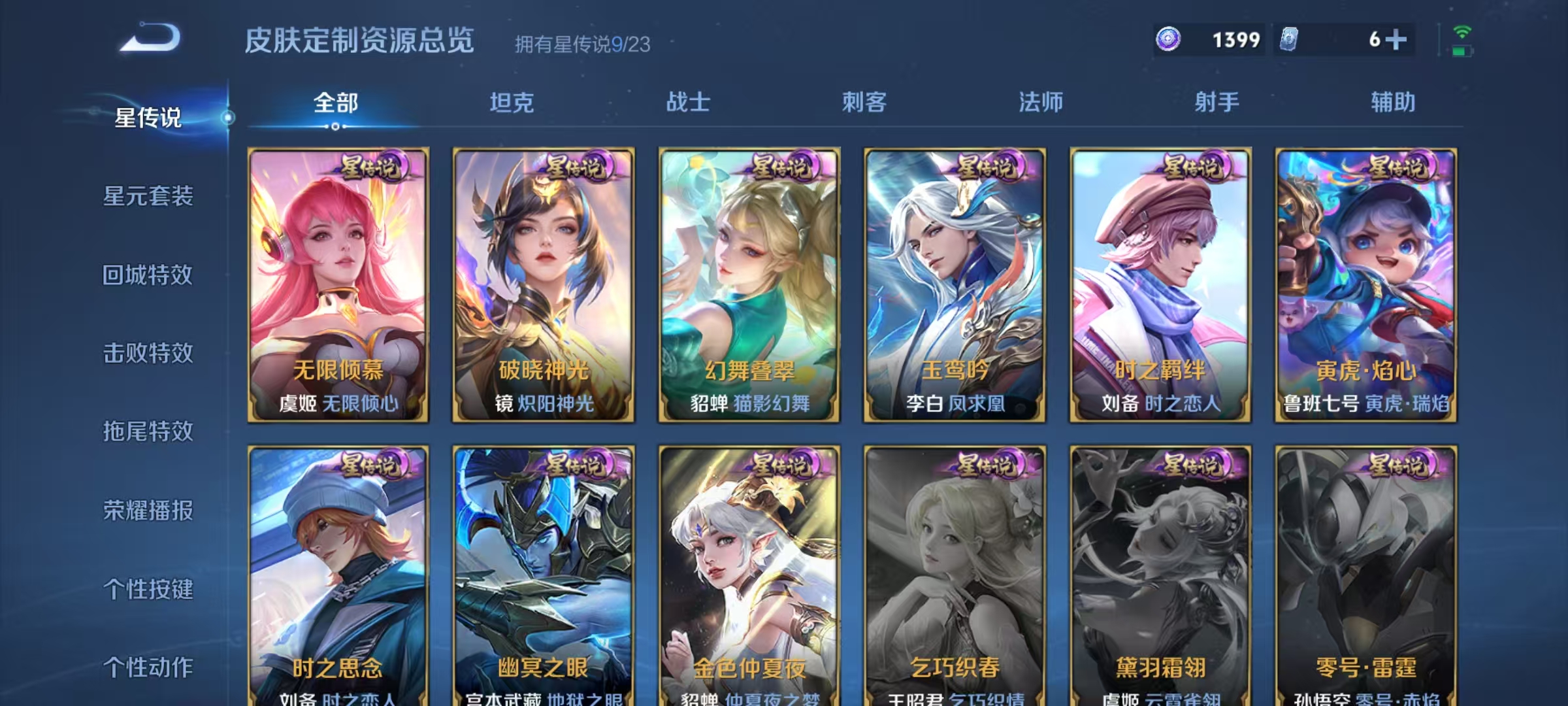Check the WiFi signal indicator
Viewport: 1568px width, 706px height.
click(1462, 31)
